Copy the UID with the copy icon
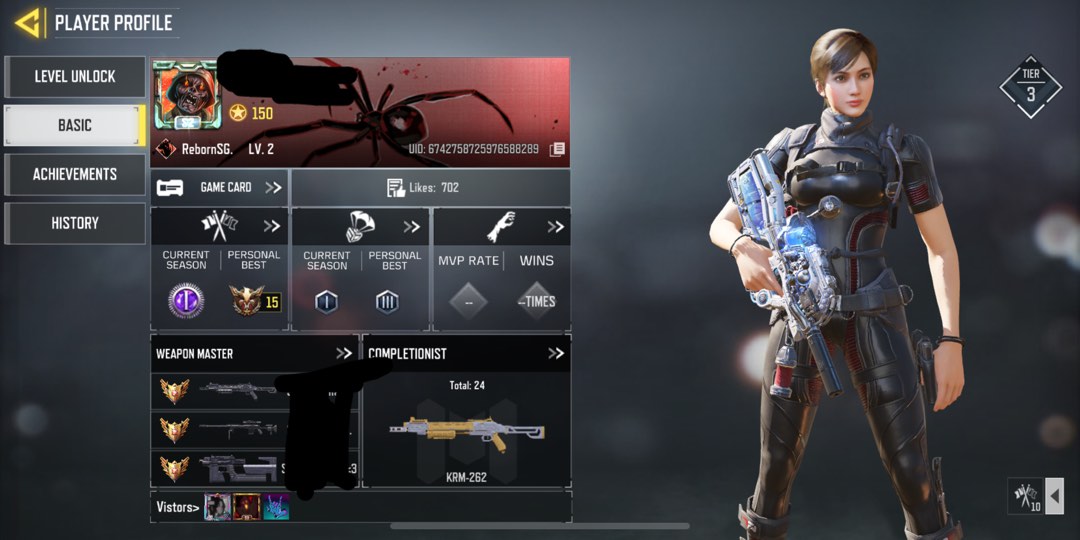This screenshot has width=1080, height=540. 557,149
